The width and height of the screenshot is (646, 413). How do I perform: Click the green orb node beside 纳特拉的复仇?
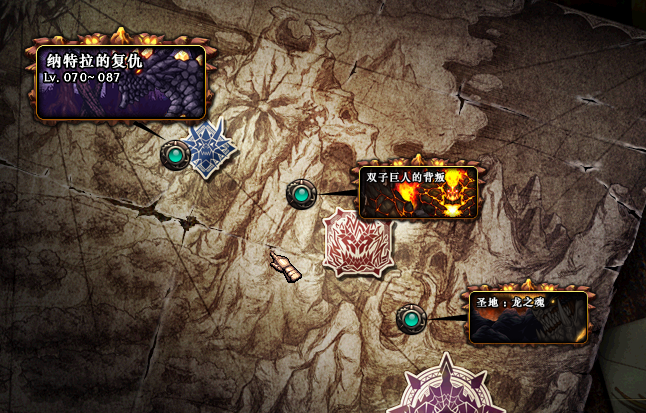pos(175,155)
